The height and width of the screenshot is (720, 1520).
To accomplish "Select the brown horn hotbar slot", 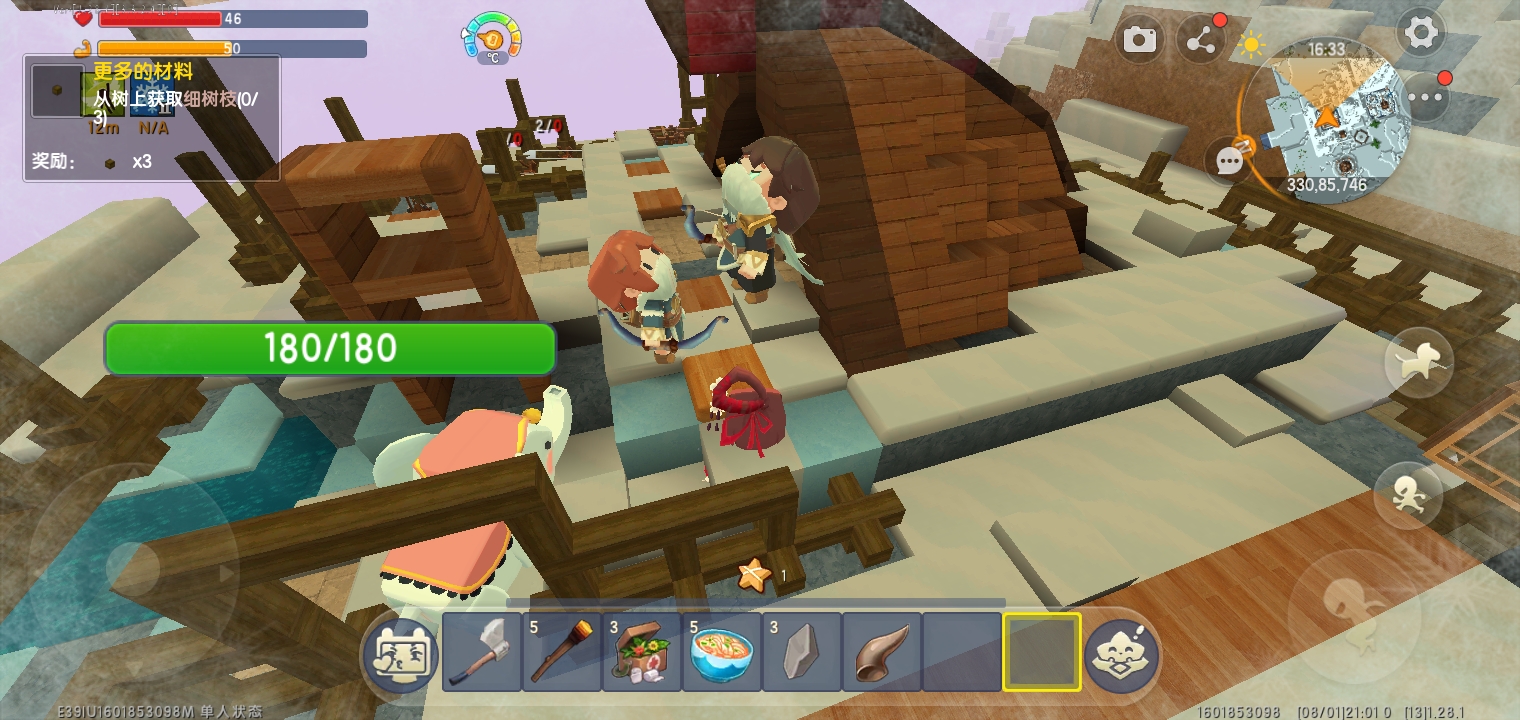I will (x=882, y=652).
